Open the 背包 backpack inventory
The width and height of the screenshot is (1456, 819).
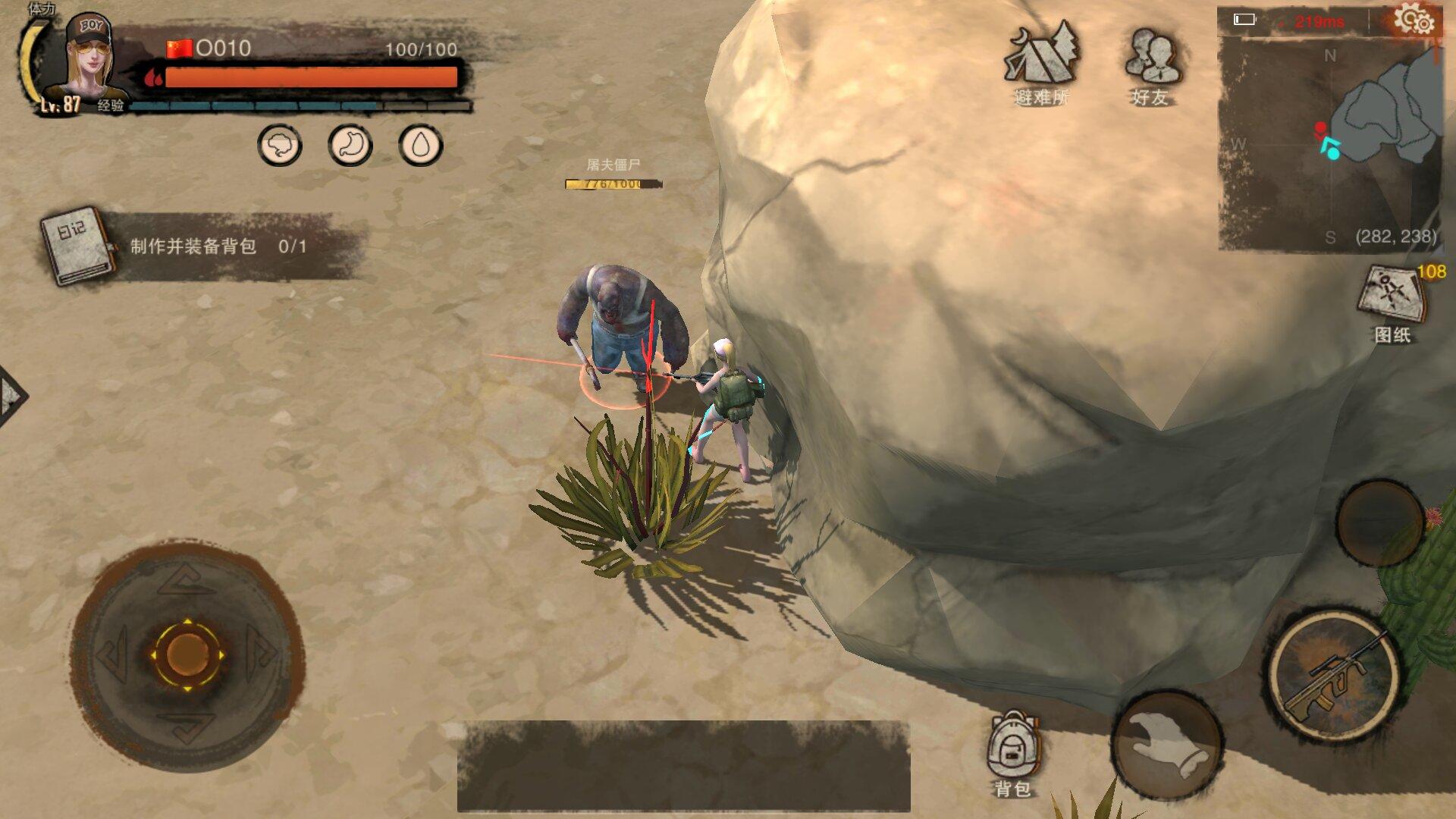(x=1012, y=752)
